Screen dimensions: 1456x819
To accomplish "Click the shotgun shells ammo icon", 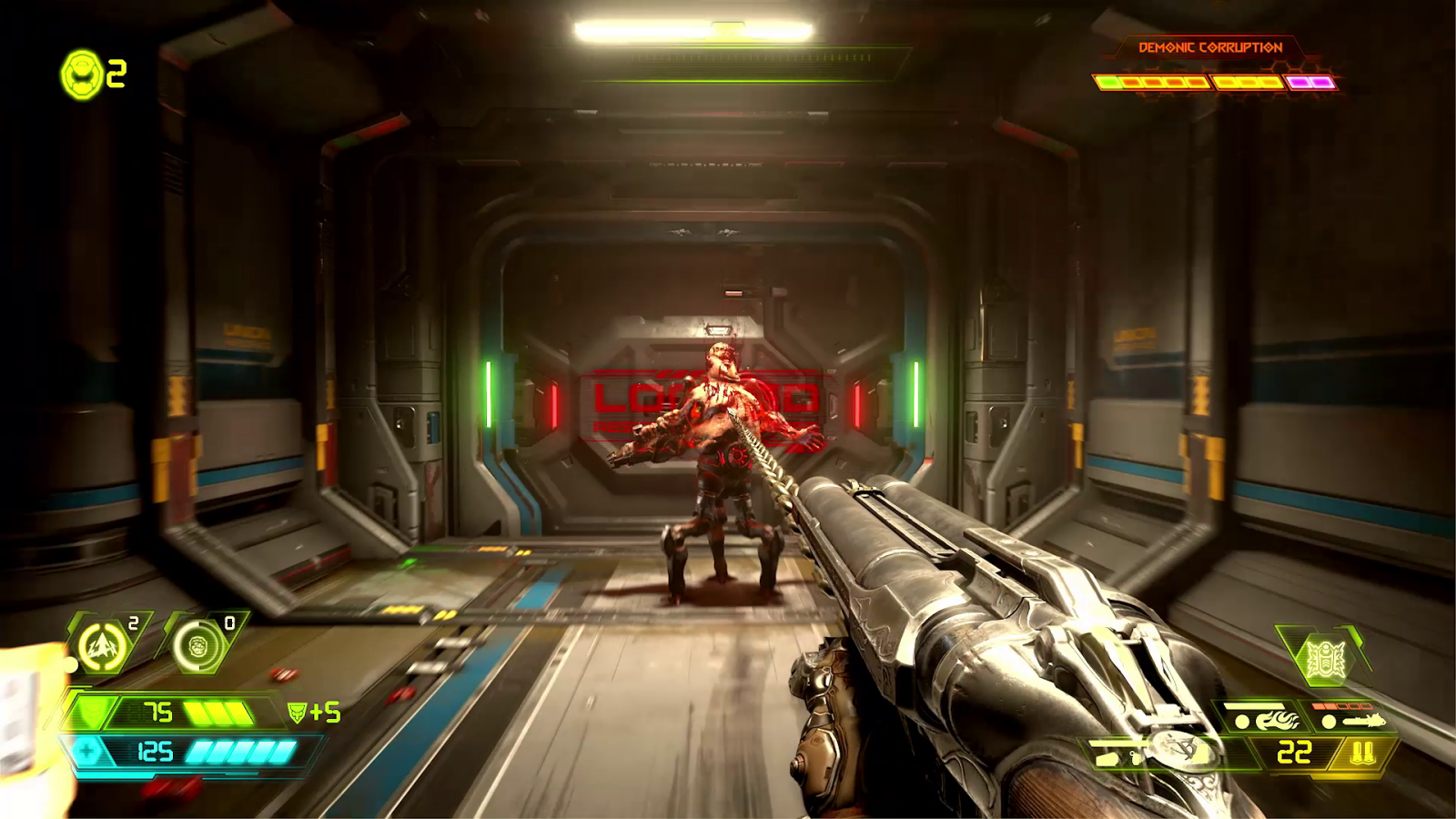I will click(1363, 751).
